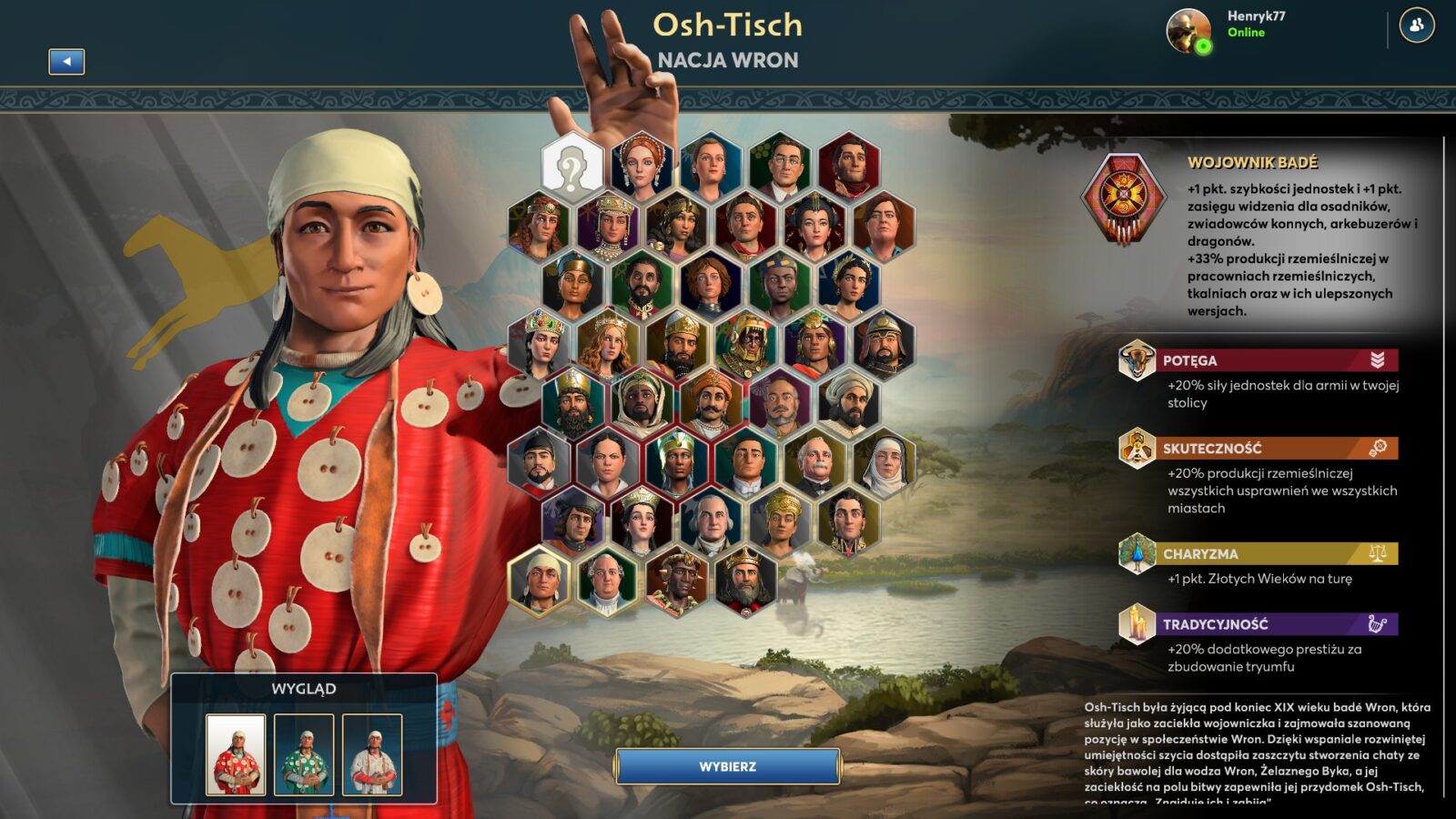Choose the elderly man with white mustache and bow tie
1456x819 pixels.
tap(814, 463)
